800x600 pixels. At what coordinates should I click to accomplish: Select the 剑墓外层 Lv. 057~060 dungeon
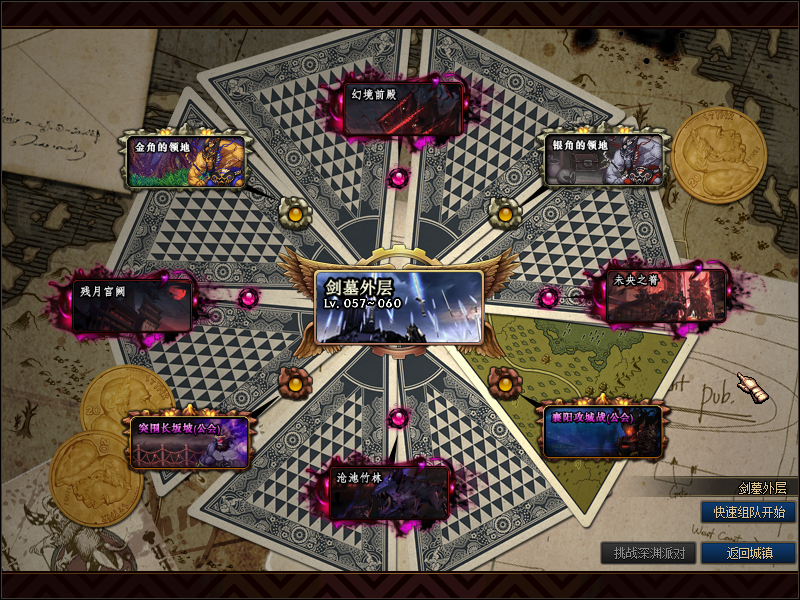tap(398, 306)
